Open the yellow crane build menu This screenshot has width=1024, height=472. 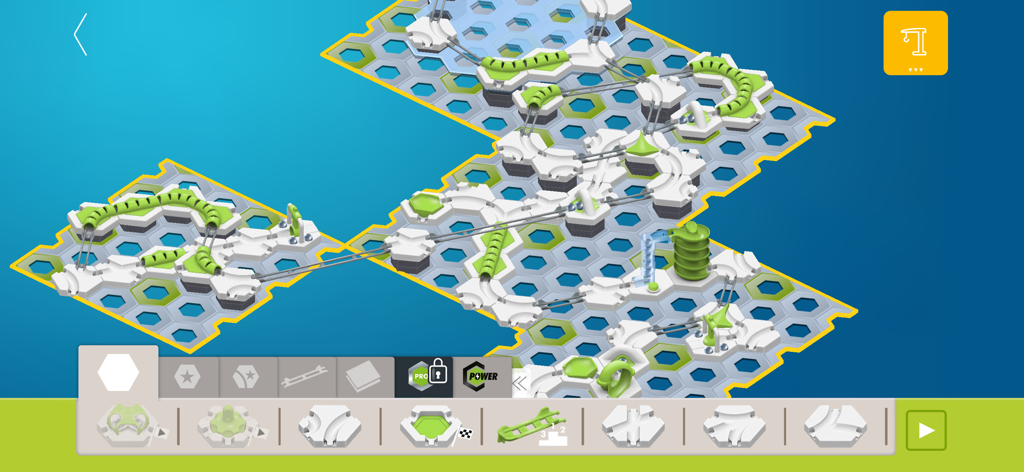click(x=915, y=43)
